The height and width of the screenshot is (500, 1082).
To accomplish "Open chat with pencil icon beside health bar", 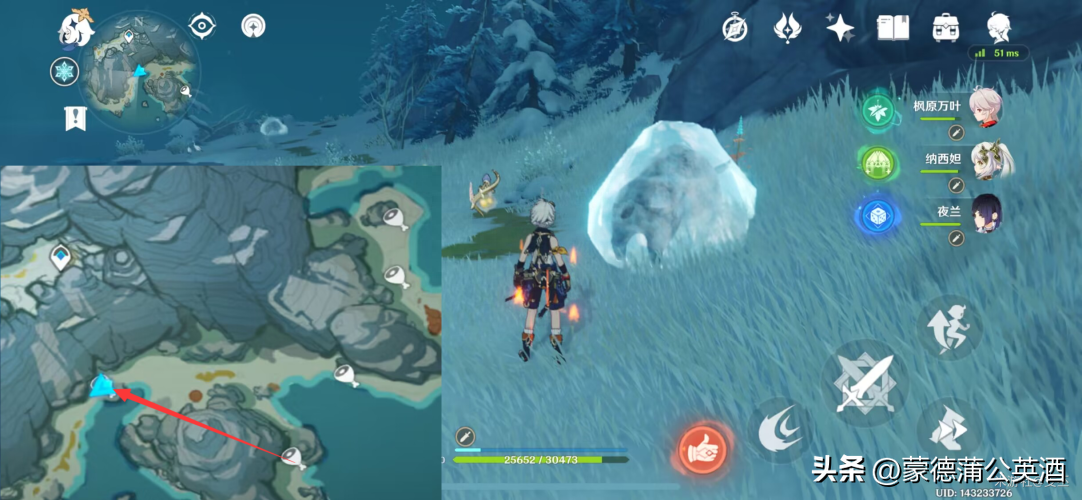I will [x=464, y=435].
